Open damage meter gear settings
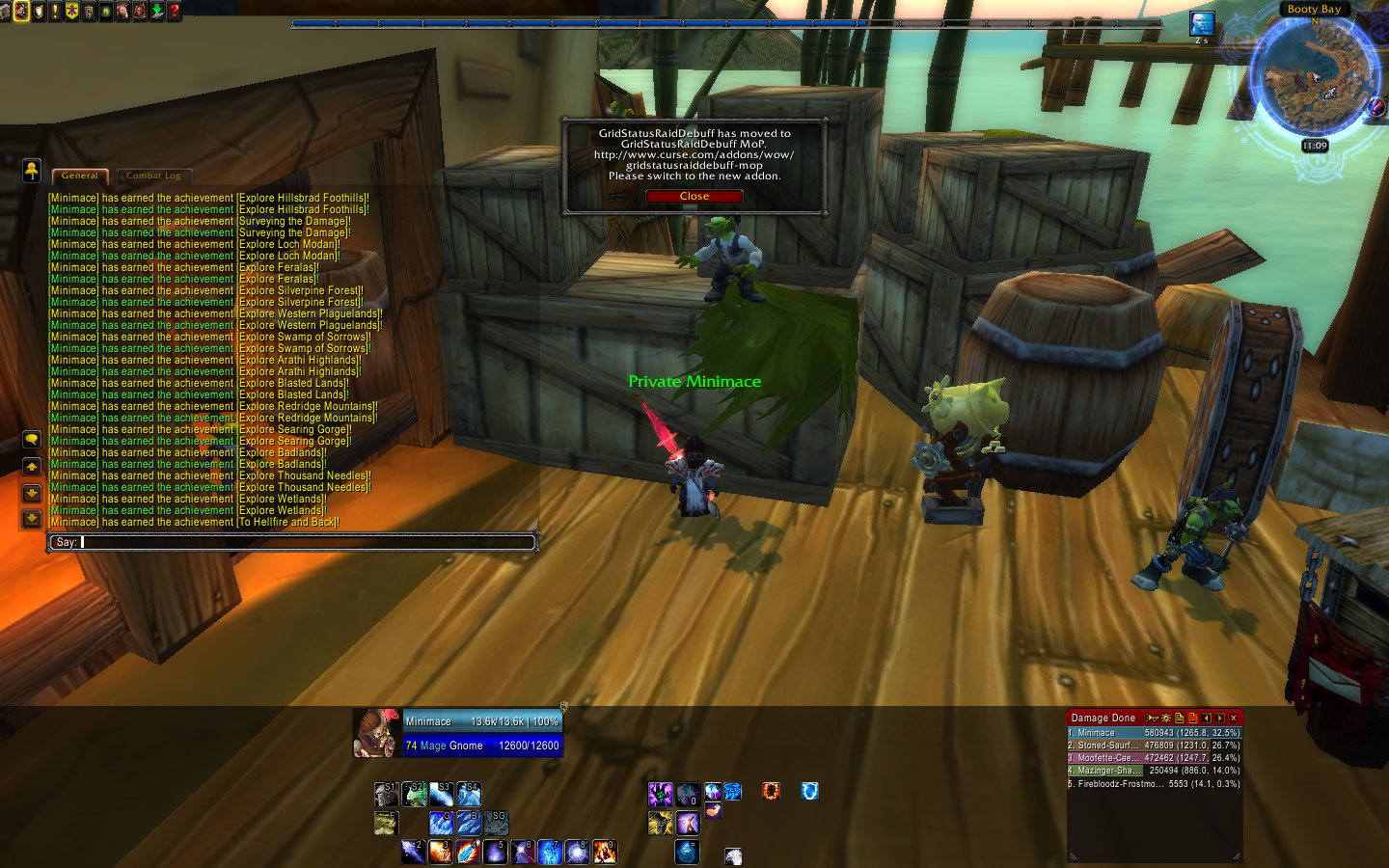 coord(1165,719)
